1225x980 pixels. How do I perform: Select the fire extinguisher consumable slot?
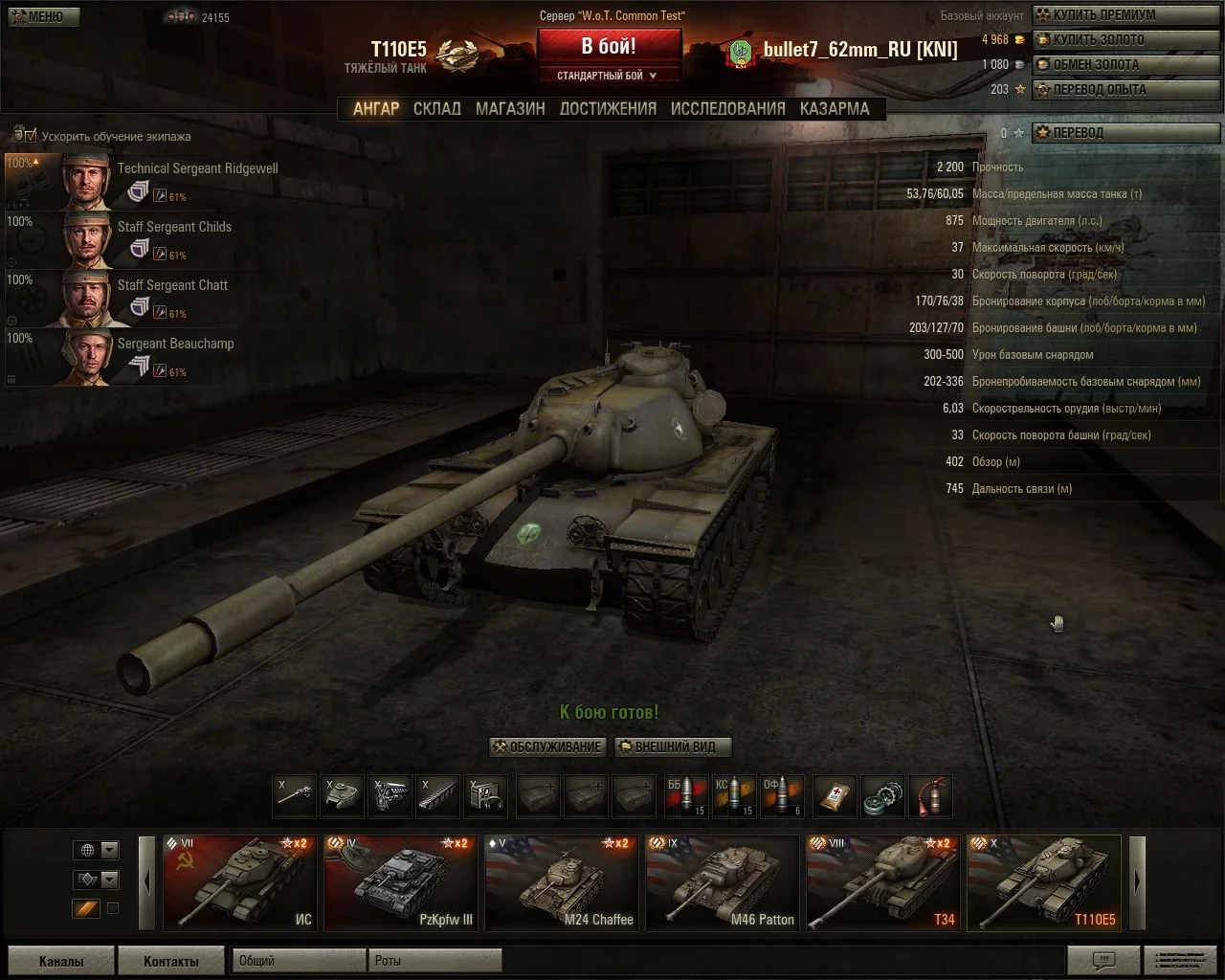[929, 796]
